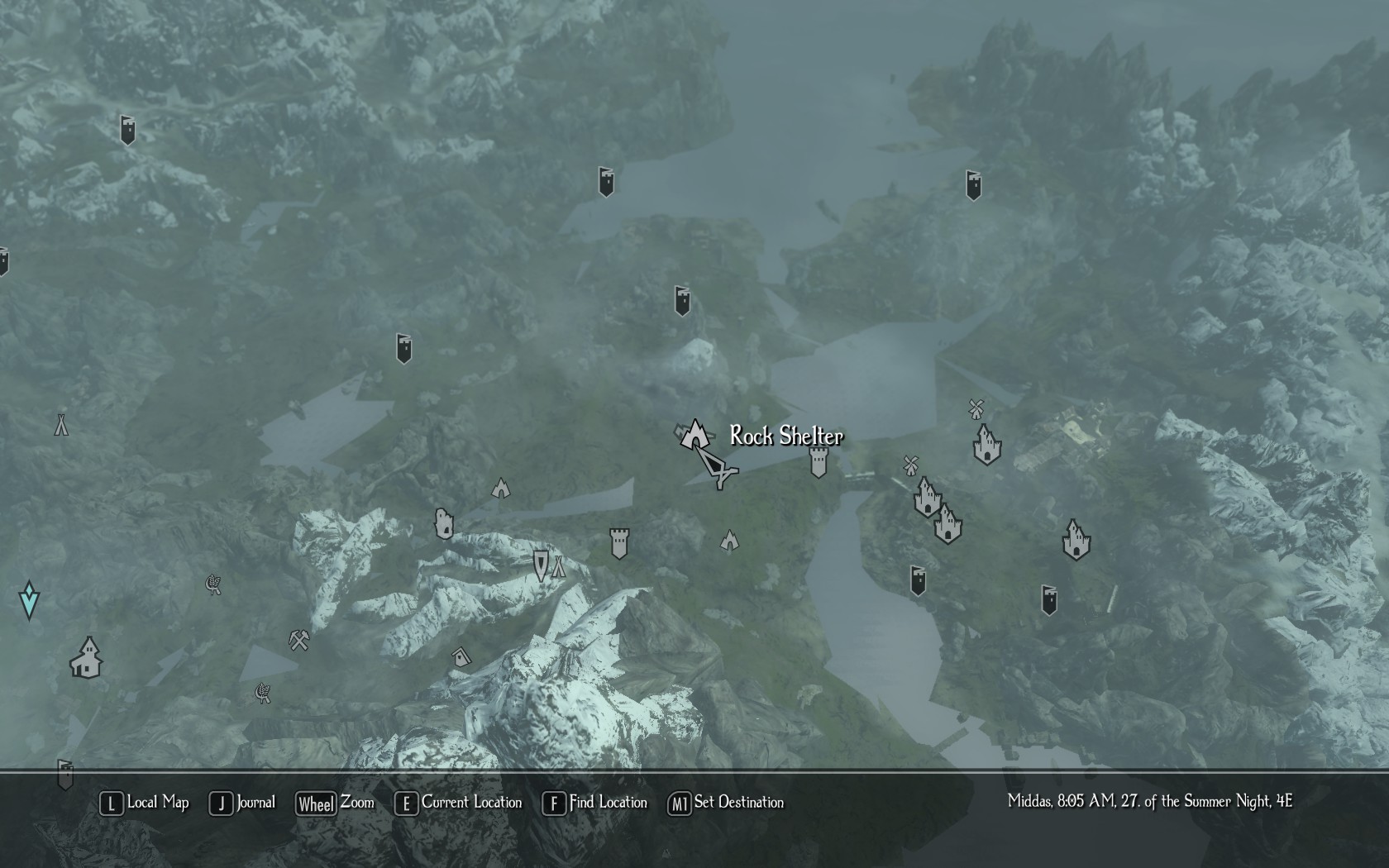Center map on Current Location
Viewport: 1389px width, 868px height.
(x=459, y=803)
